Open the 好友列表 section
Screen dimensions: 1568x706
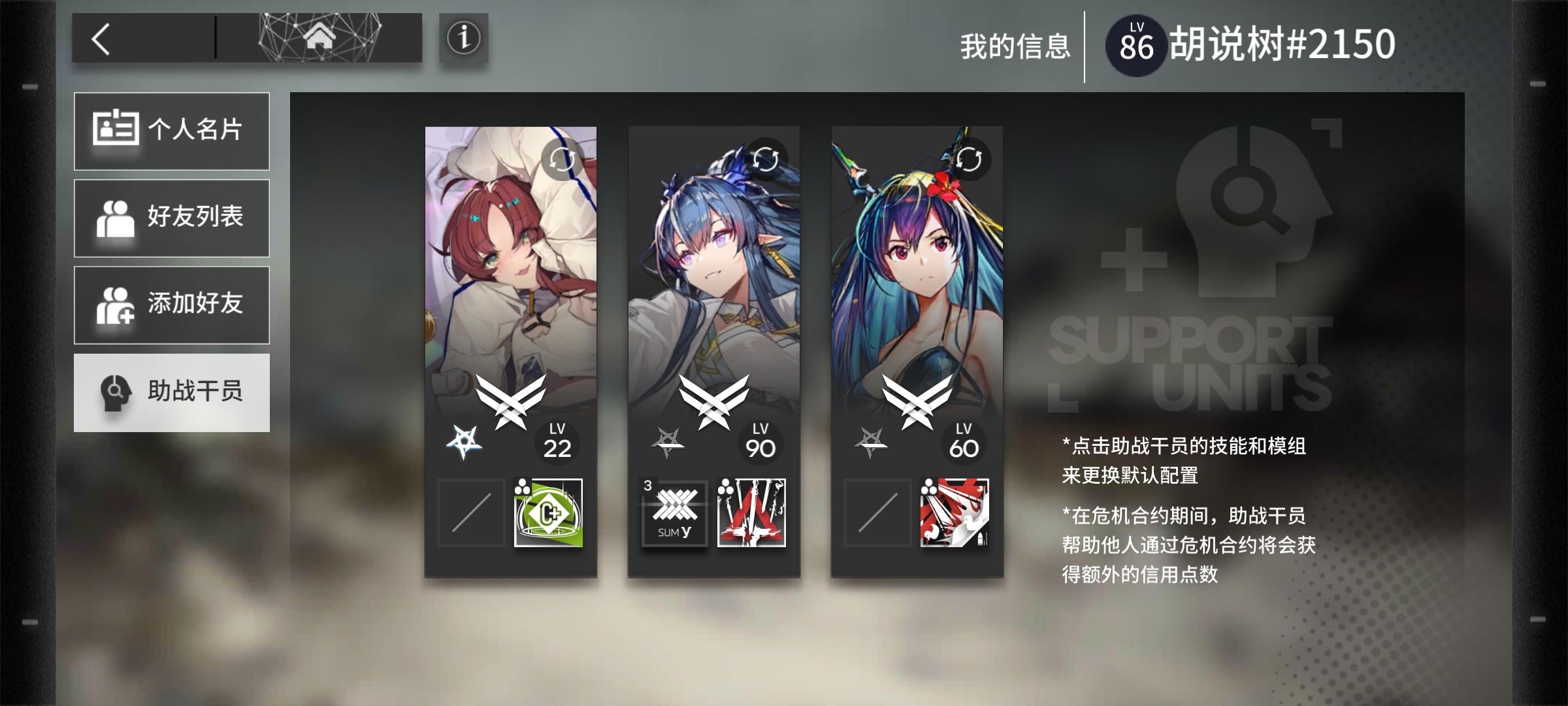[x=171, y=218]
